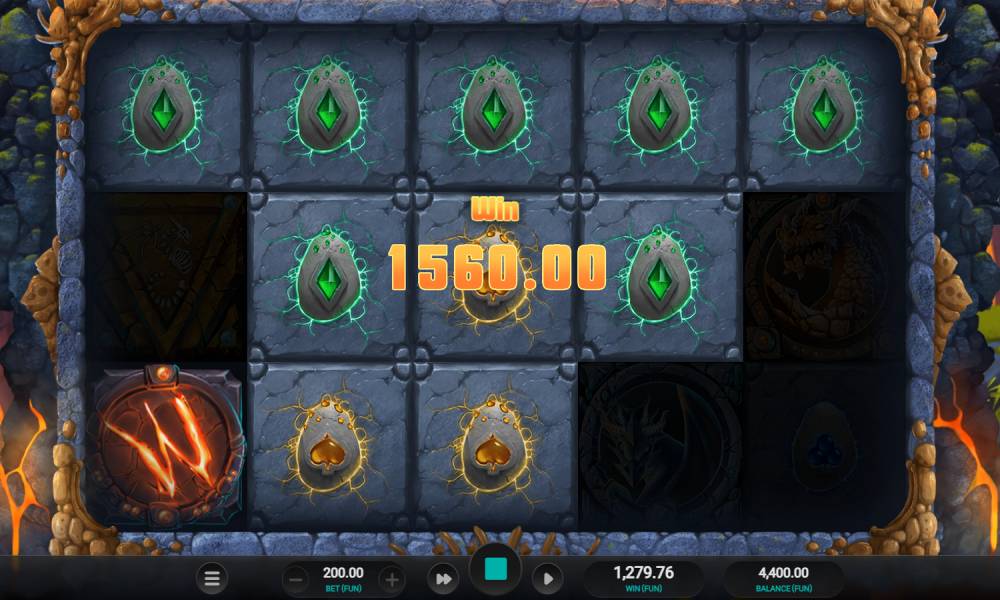
Task: Open the hamburger menu
Action: [x=211, y=578]
